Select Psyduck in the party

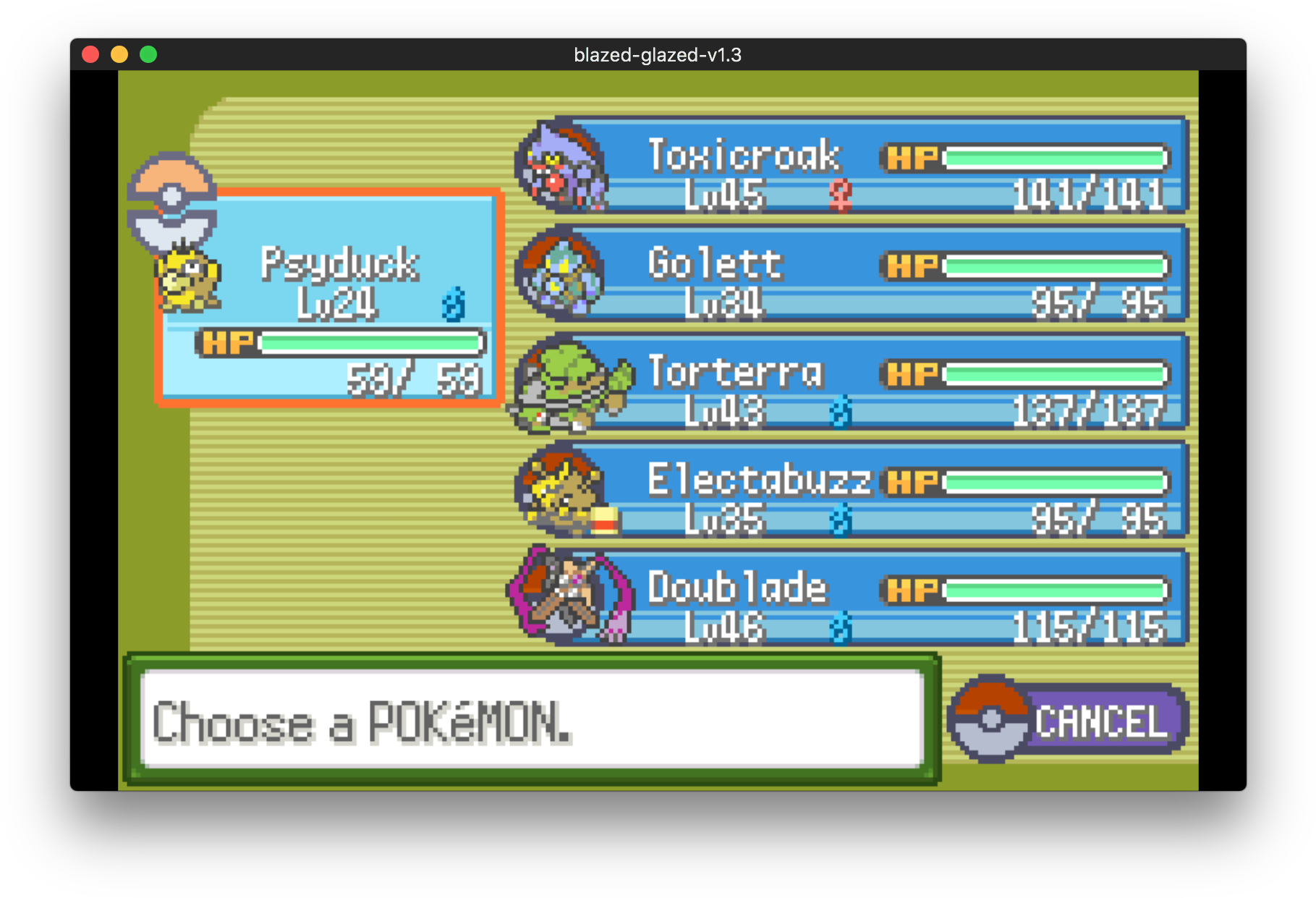pos(329,298)
